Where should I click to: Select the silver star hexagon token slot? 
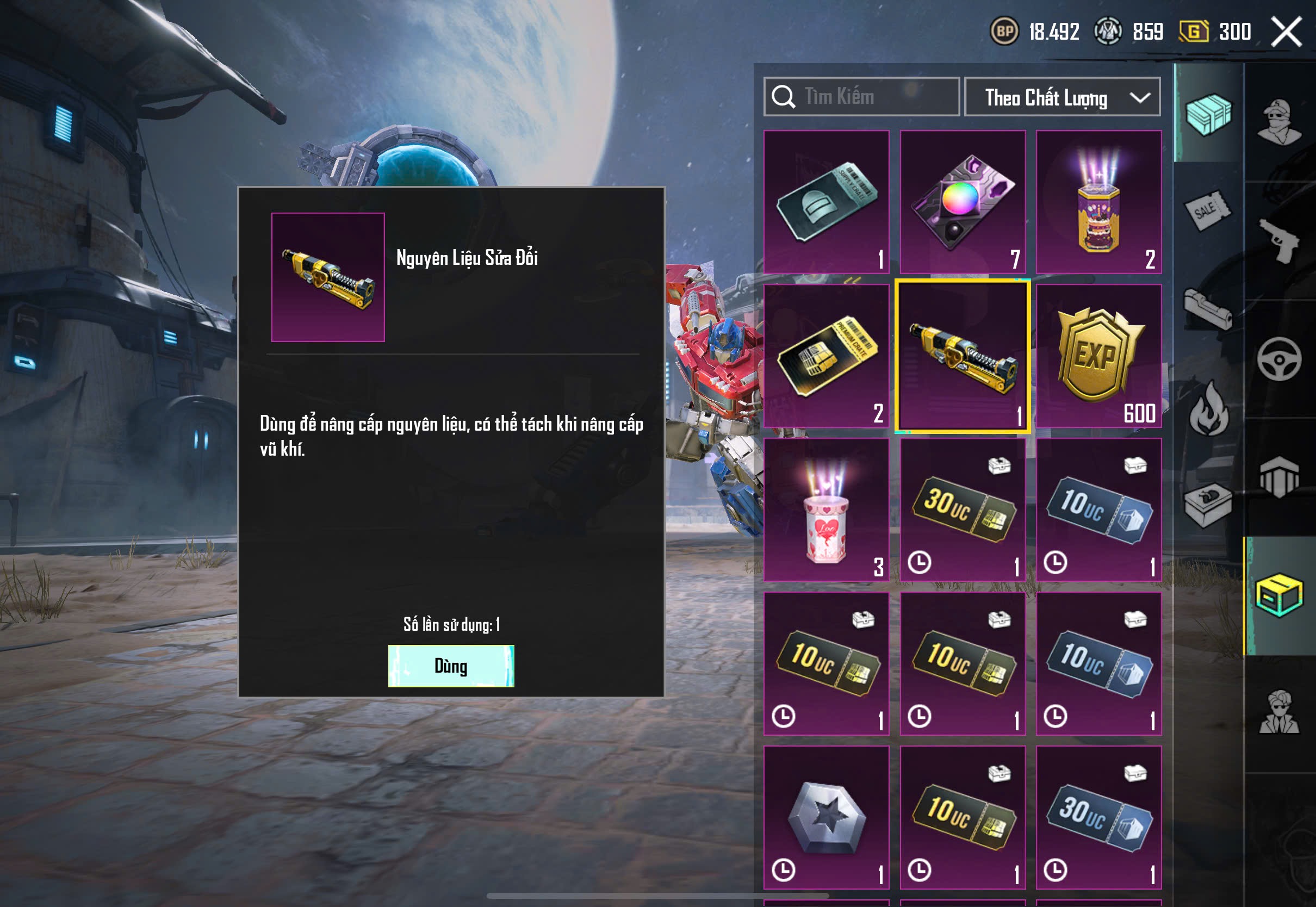click(x=826, y=817)
